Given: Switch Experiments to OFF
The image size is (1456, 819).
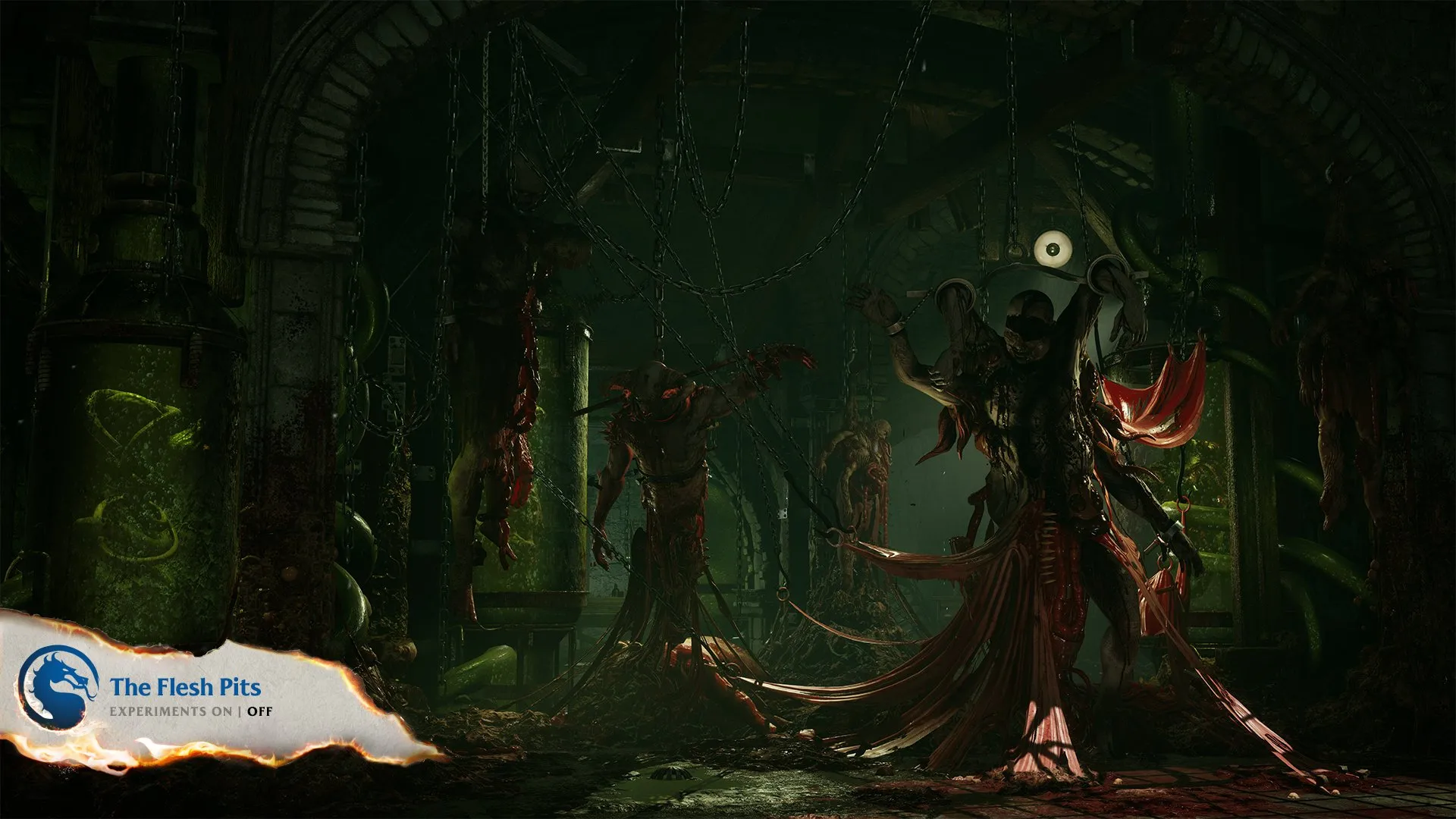Looking at the screenshot, I should coord(260,712).
